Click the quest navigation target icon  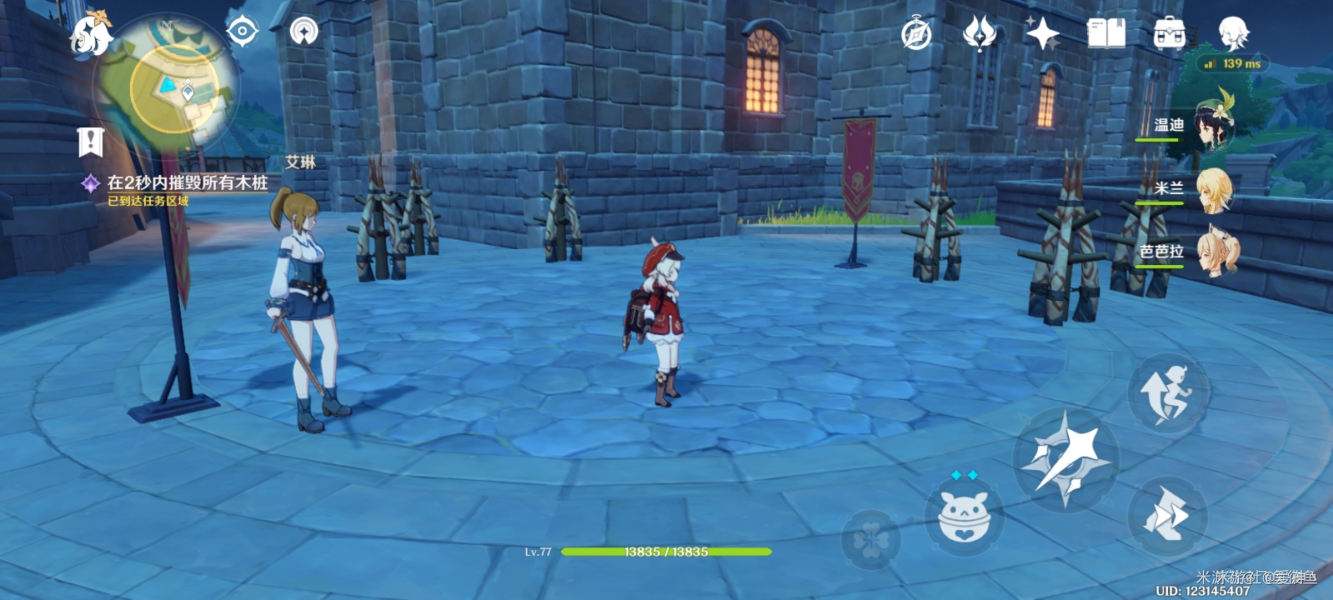coord(241,31)
